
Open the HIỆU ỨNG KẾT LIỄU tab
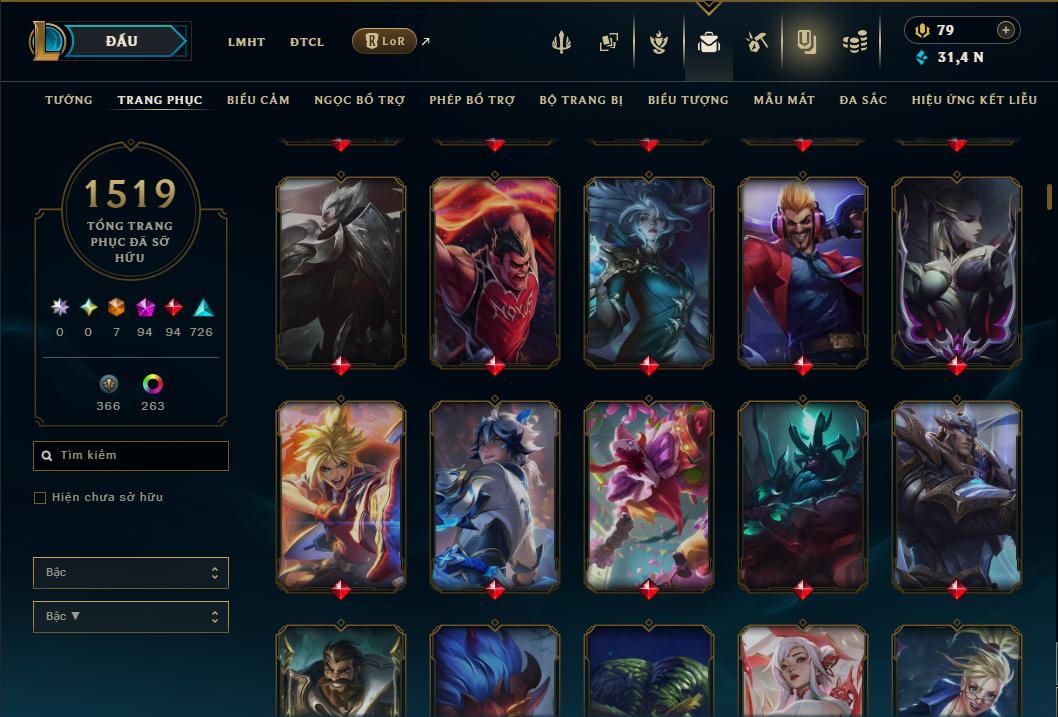974,100
